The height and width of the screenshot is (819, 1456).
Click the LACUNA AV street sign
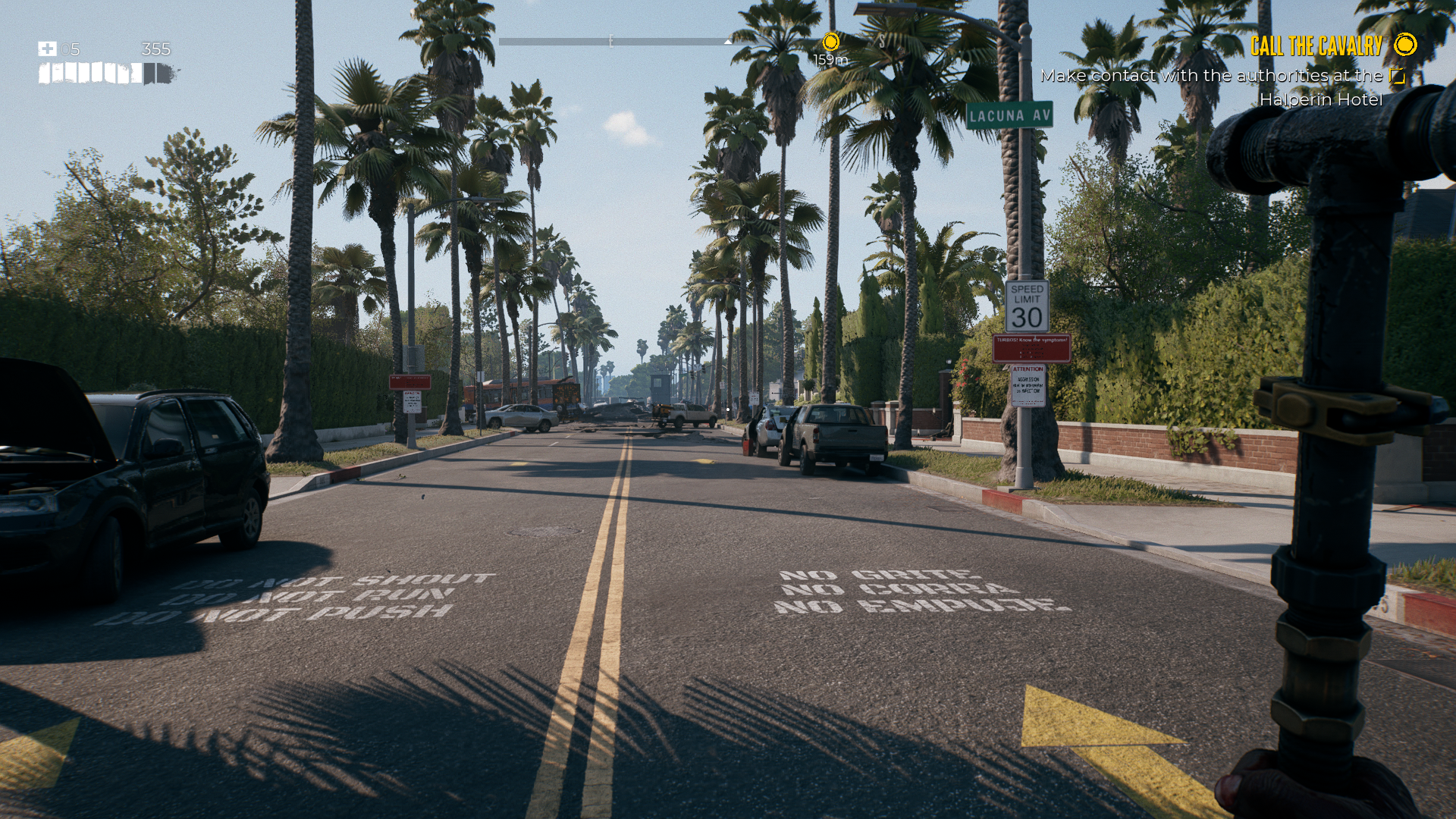[1009, 116]
